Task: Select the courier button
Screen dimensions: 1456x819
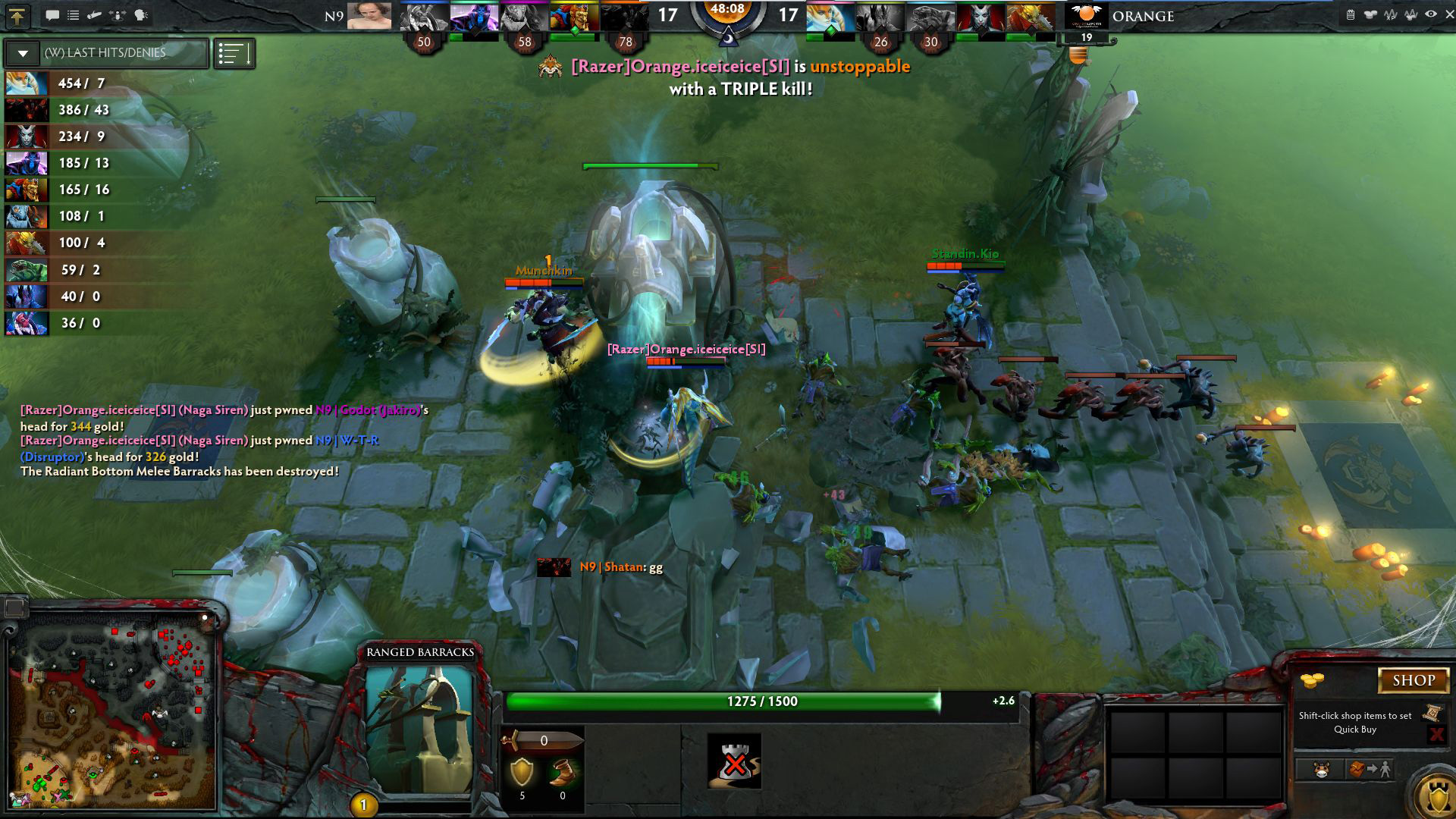Action: click(x=1322, y=770)
